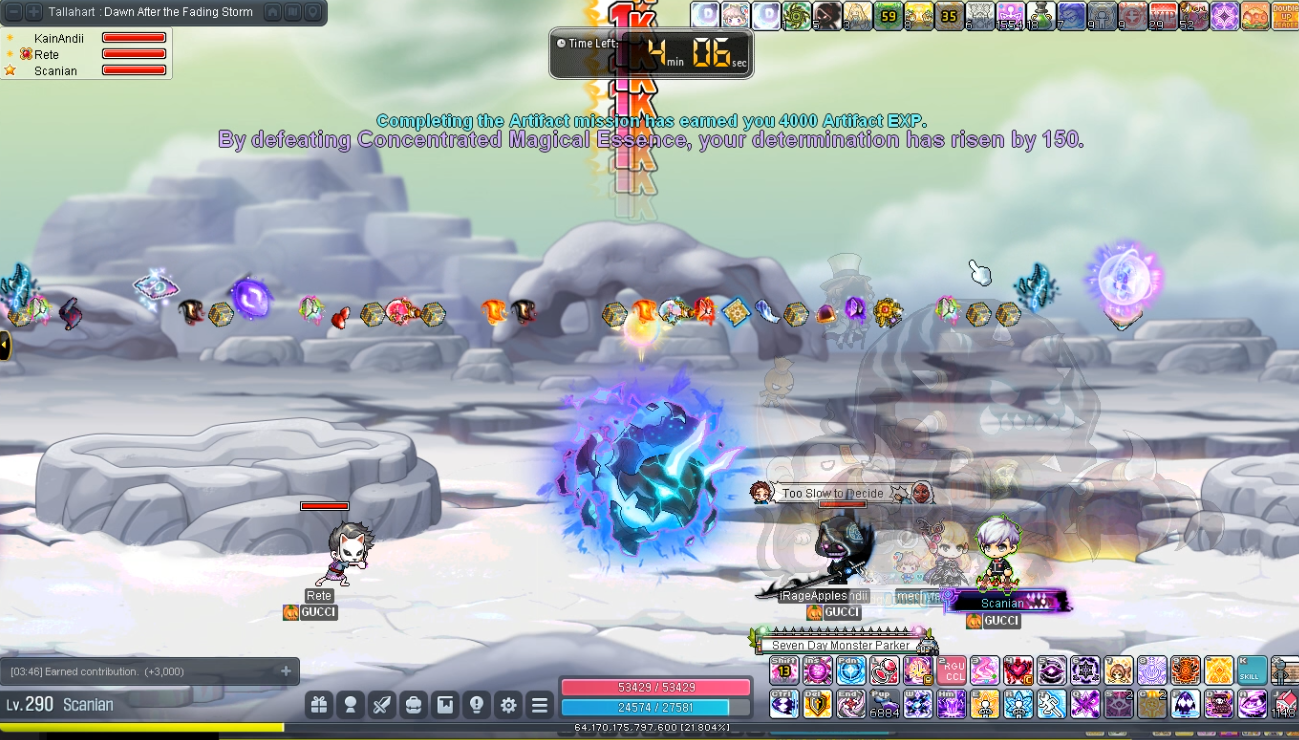This screenshot has height=740, width=1299.
Task: Open the hamburger main menu
Action: click(x=540, y=705)
